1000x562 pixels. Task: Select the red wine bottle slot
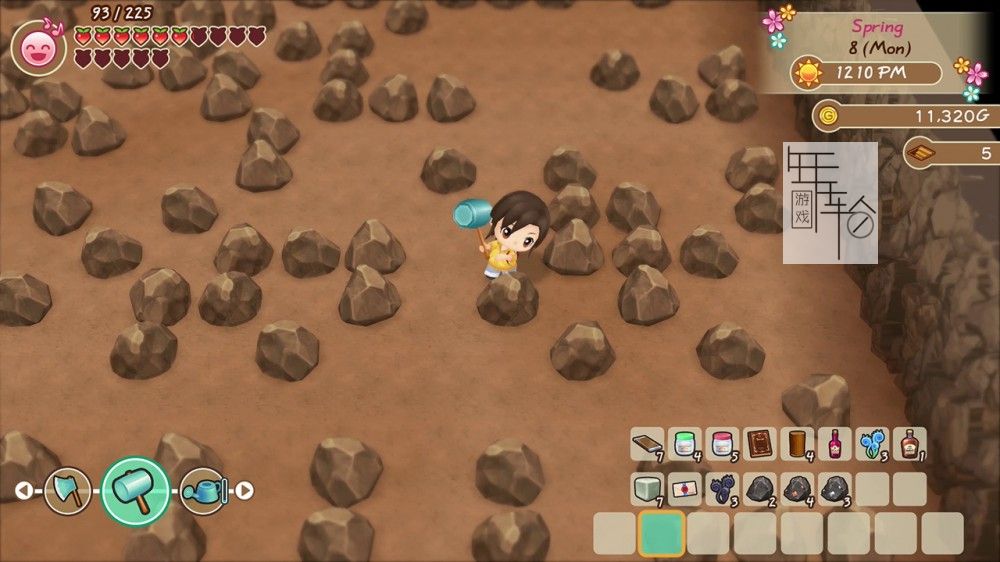pos(834,443)
